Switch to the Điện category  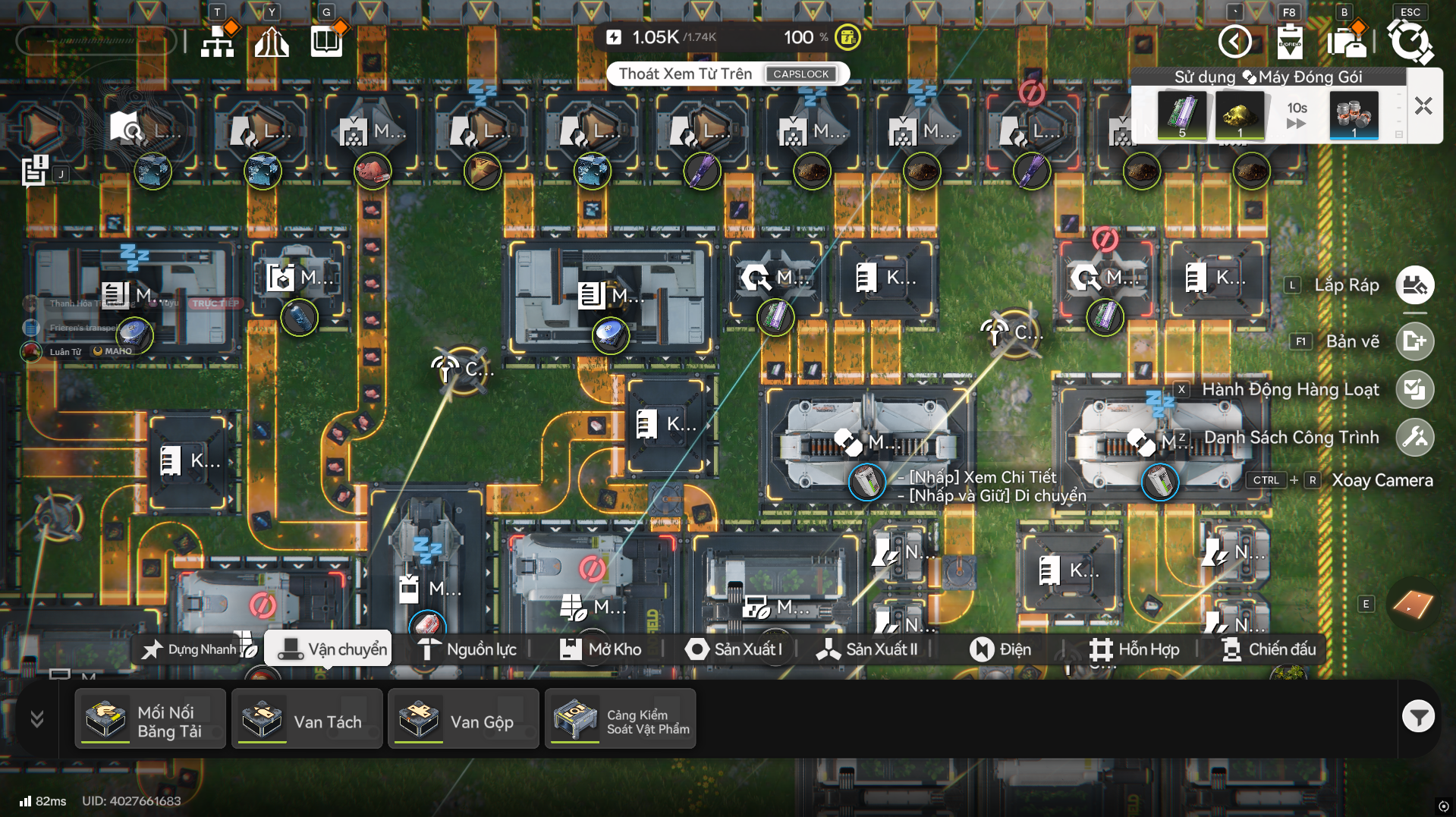1001,649
